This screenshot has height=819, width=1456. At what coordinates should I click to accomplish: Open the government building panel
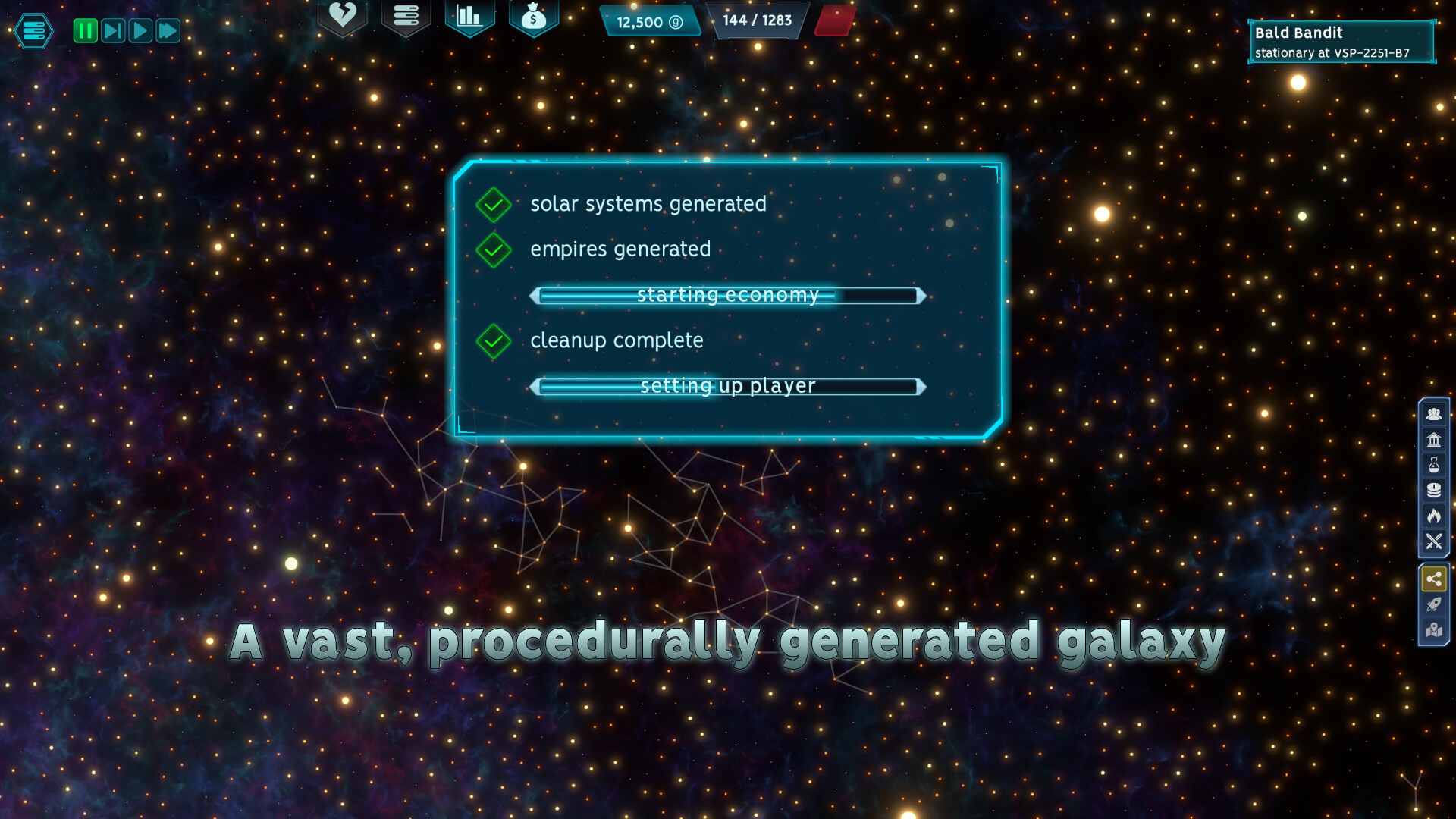(x=1433, y=439)
